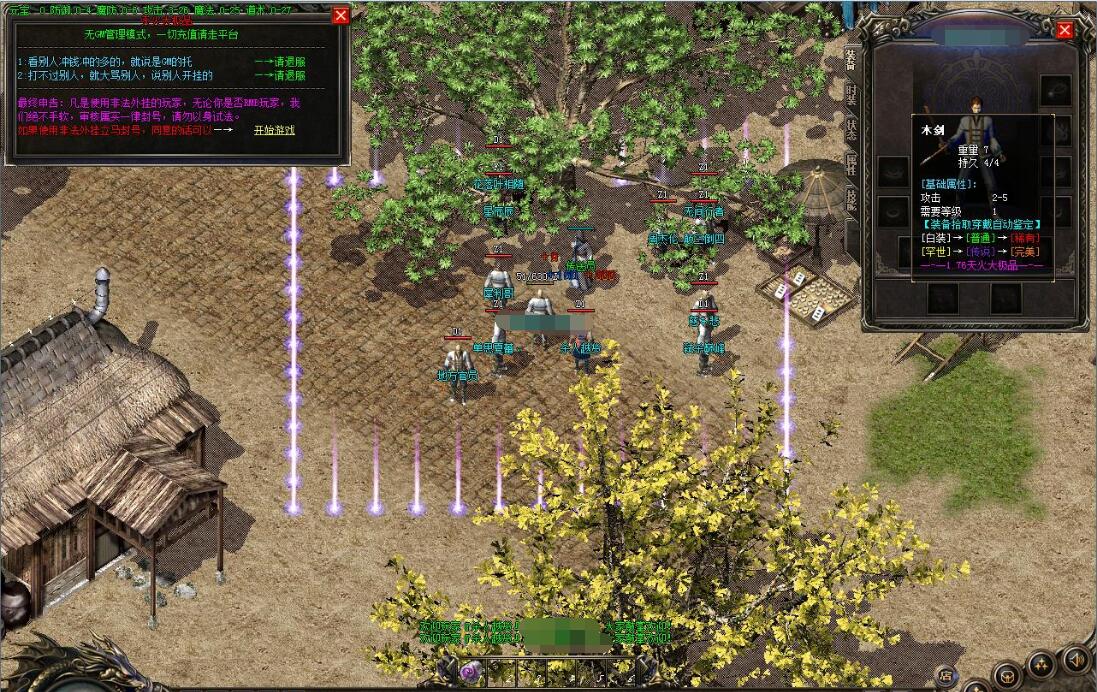The image size is (1097, 692).
Task: Toggle sound with the speaker icon
Action: point(1076,660)
